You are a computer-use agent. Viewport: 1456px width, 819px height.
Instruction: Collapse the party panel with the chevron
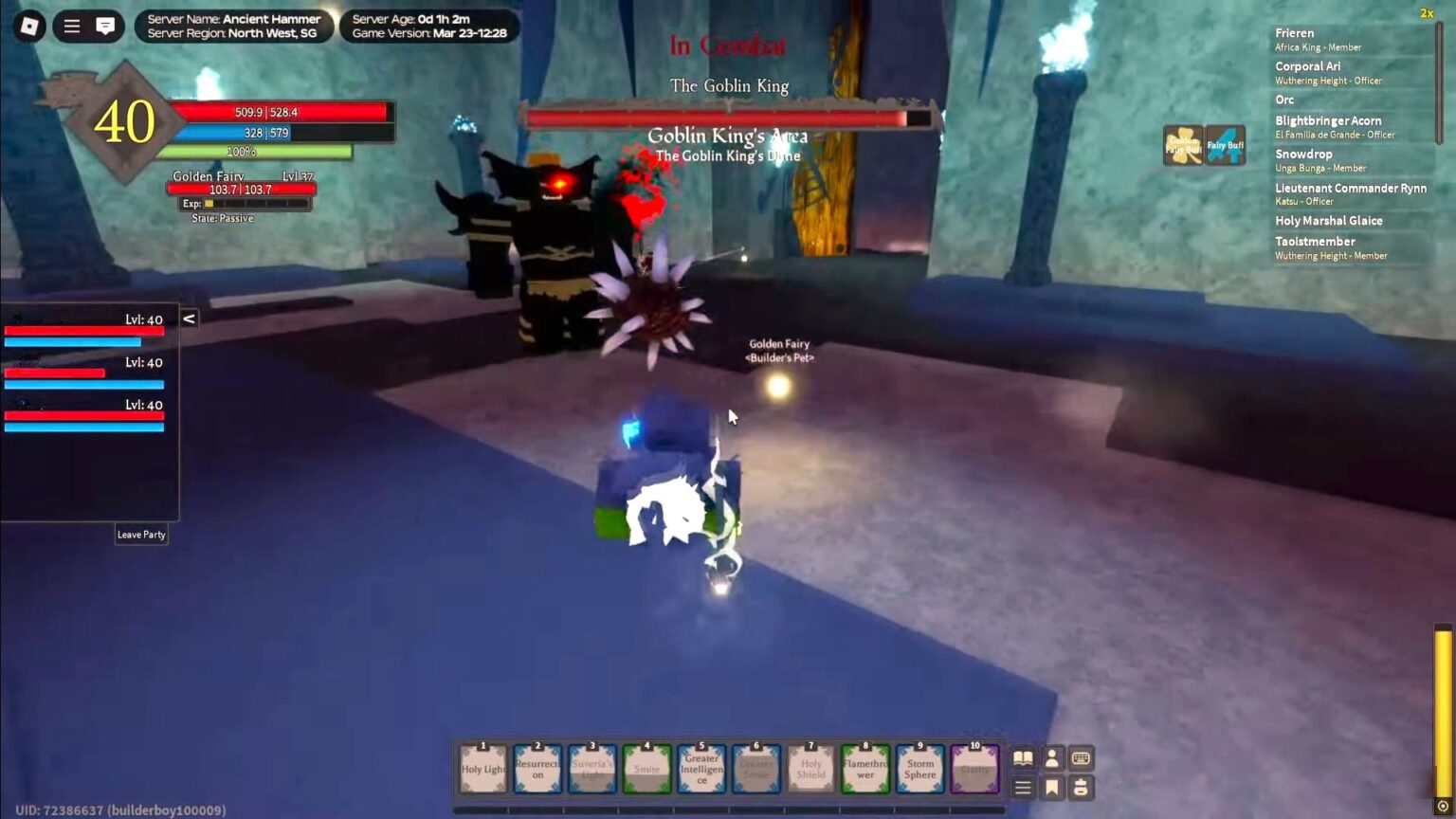click(x=189, y=319)
